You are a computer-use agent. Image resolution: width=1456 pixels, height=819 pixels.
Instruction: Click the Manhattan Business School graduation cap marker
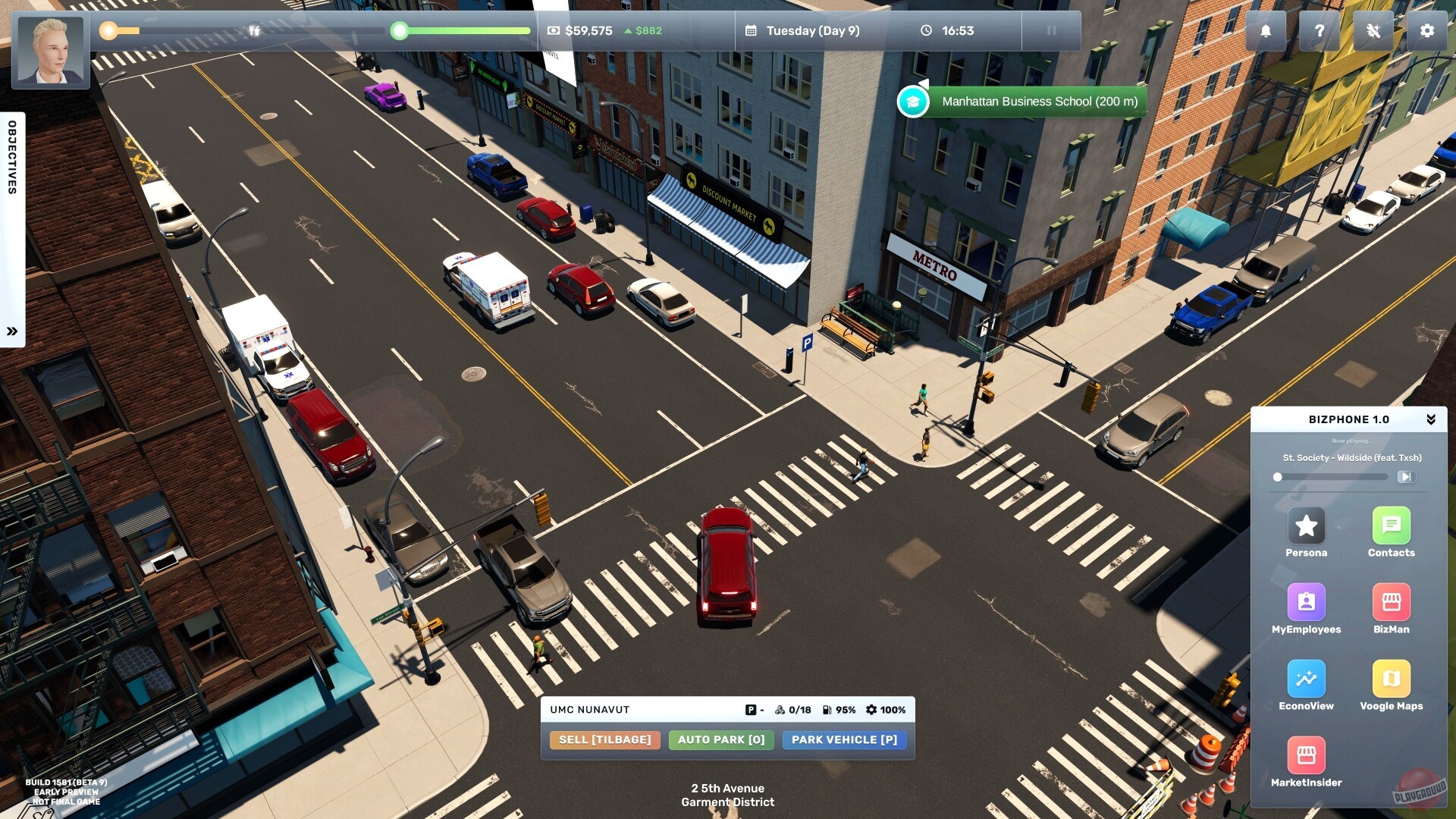tap(913, 100)
